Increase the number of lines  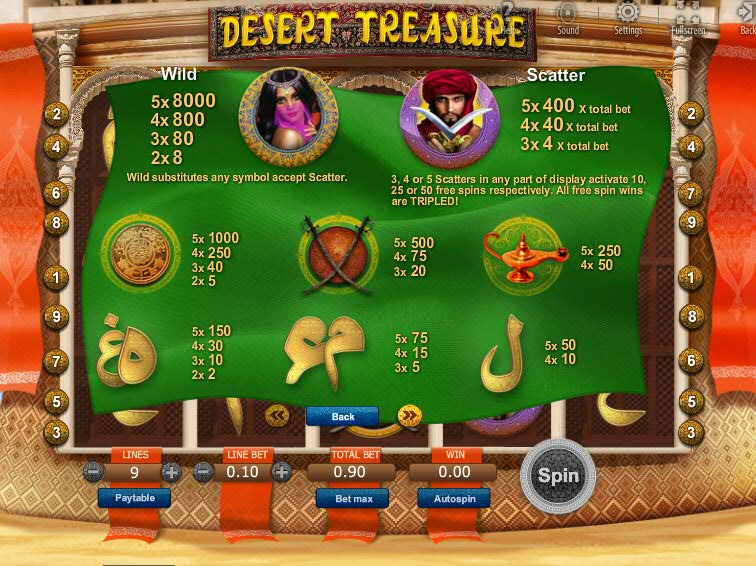click(x=172, y=472)
